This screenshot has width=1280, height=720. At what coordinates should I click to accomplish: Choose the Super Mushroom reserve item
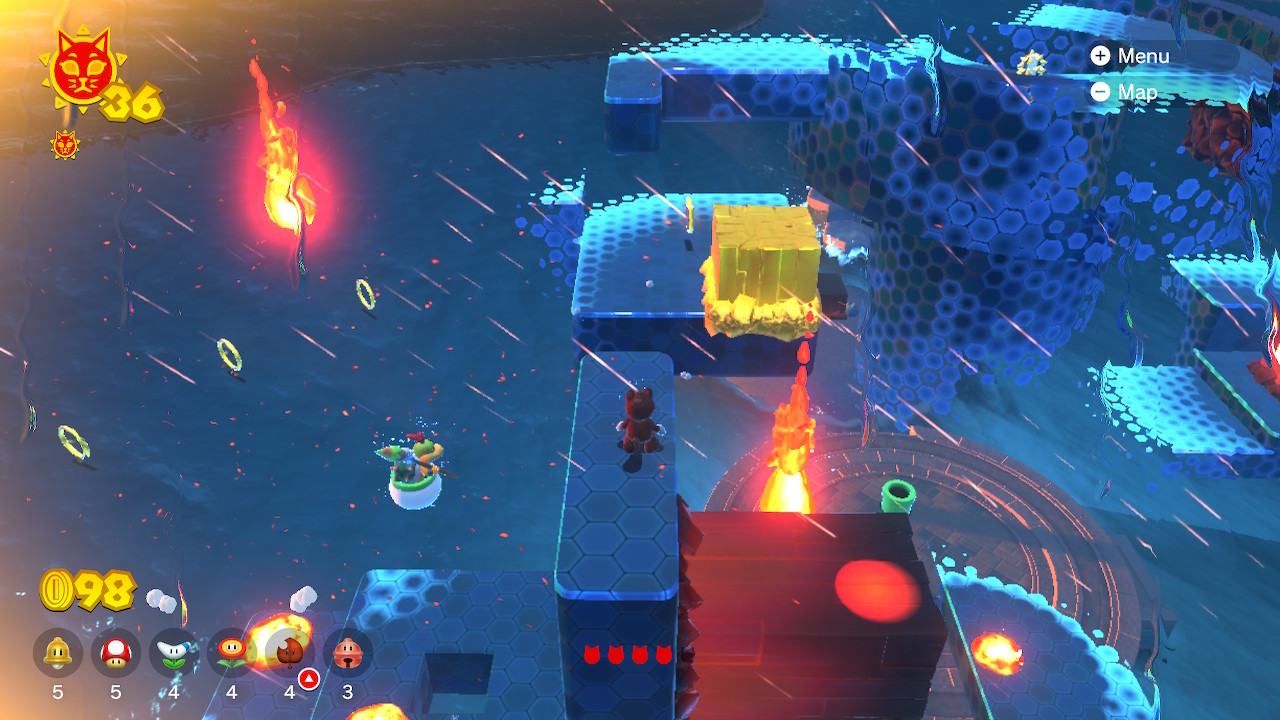coord(116,653)
